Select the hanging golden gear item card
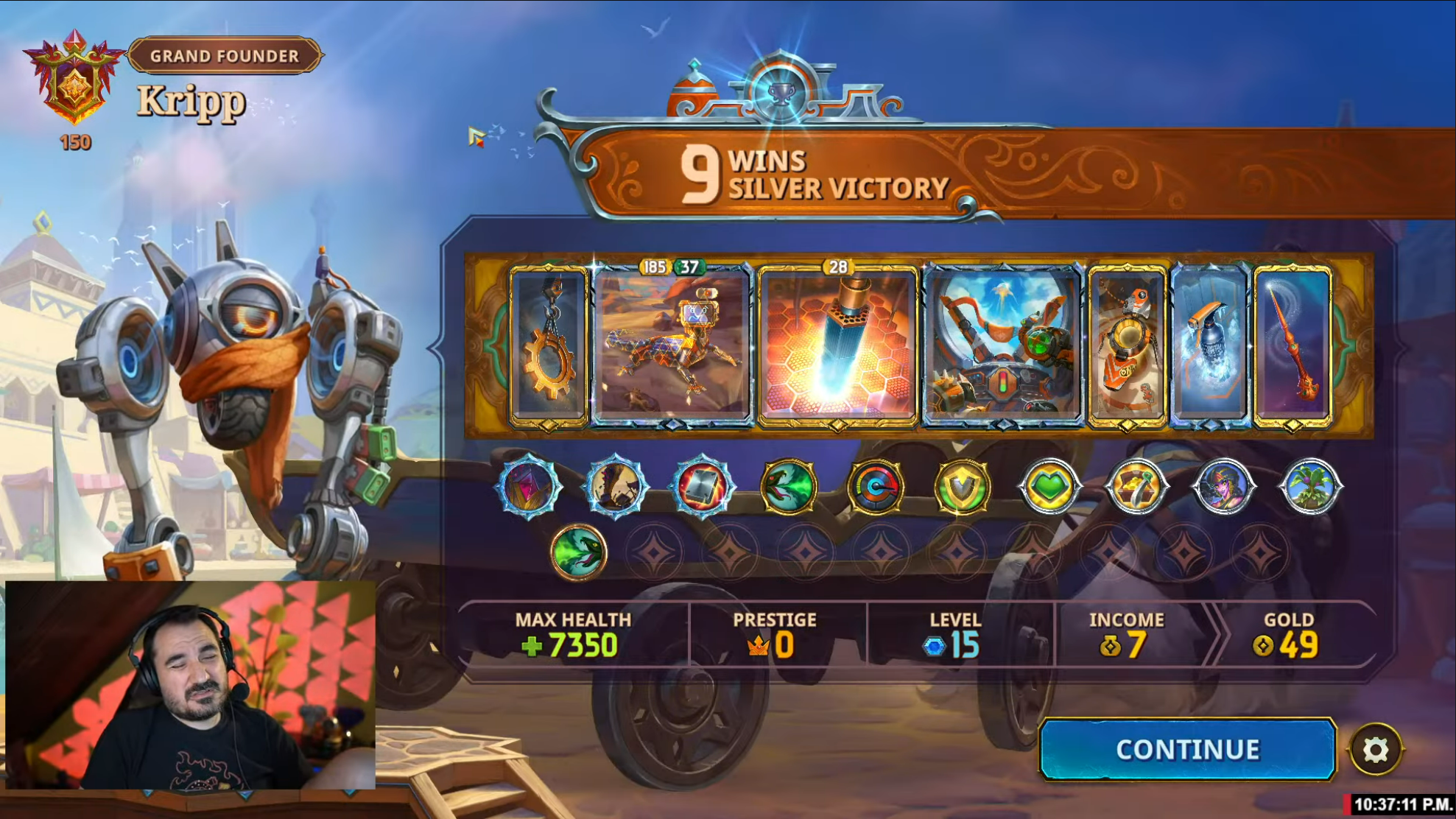The image size is (1456, 819). click(x=549, y=345)
